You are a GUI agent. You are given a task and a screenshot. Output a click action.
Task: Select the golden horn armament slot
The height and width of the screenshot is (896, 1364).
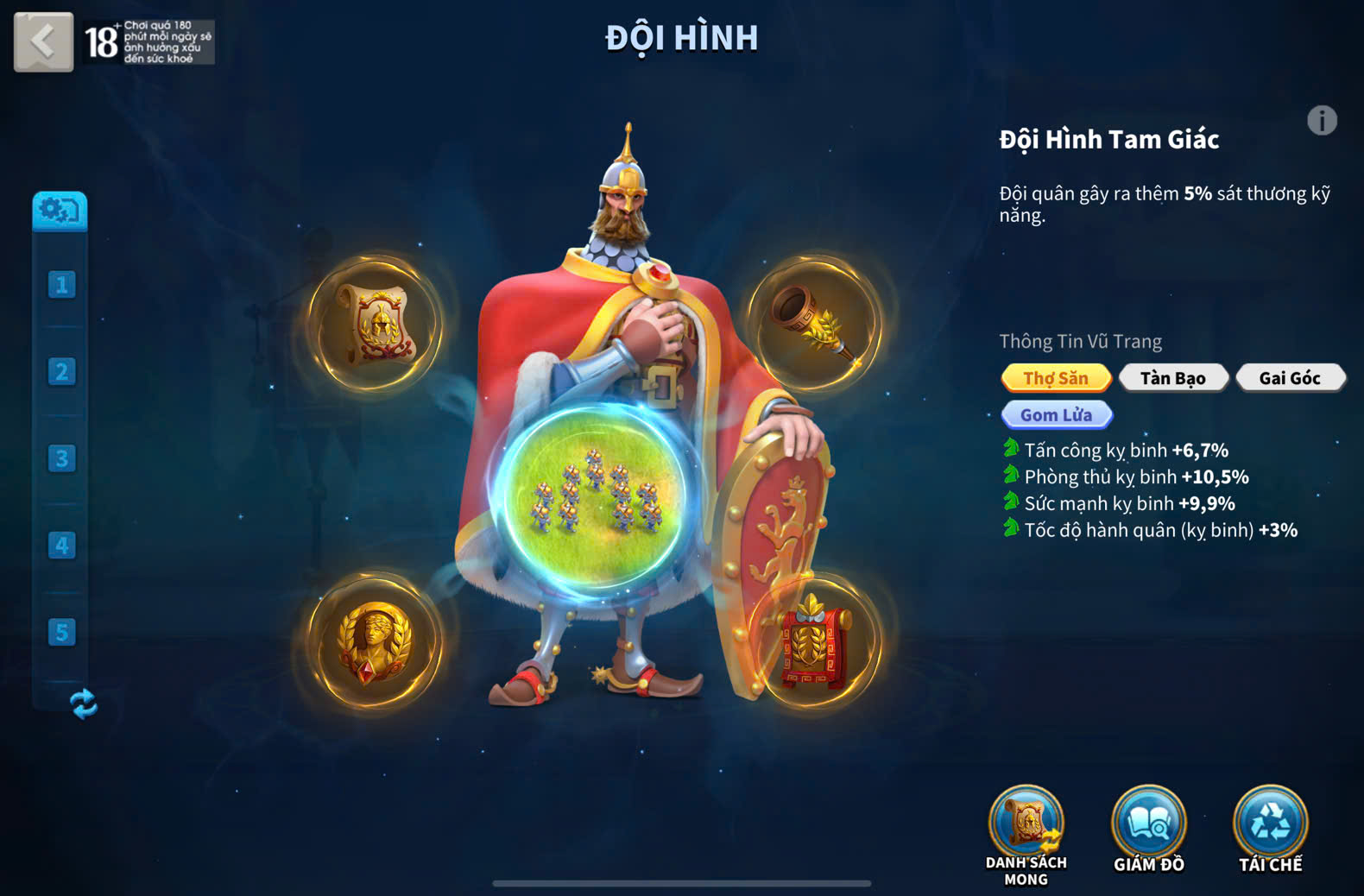tap(814, 324)
